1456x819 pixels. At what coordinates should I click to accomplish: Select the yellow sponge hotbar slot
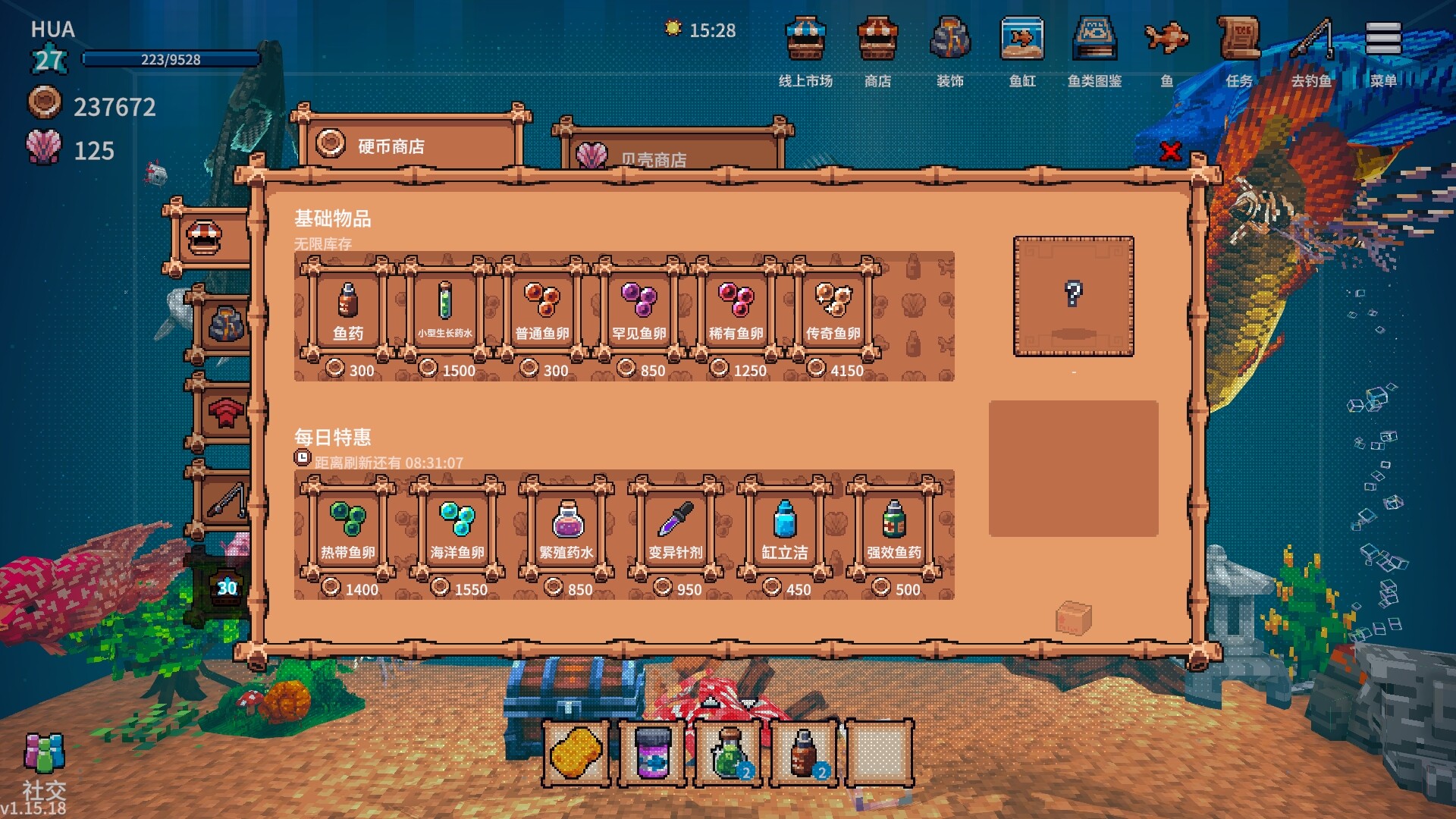576,754
